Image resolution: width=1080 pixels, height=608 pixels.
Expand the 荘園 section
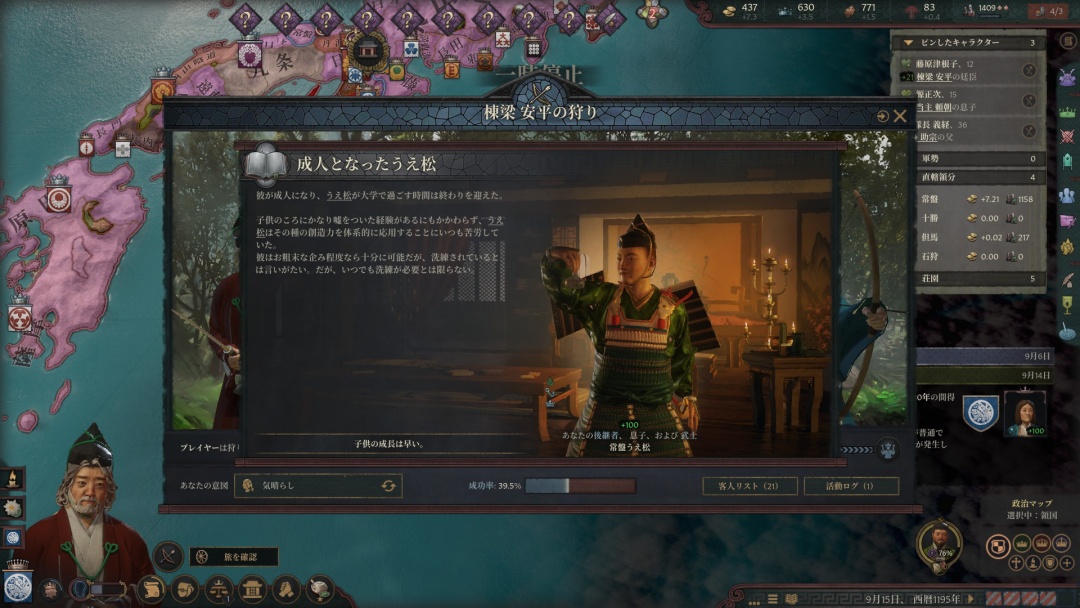(980, 279)
